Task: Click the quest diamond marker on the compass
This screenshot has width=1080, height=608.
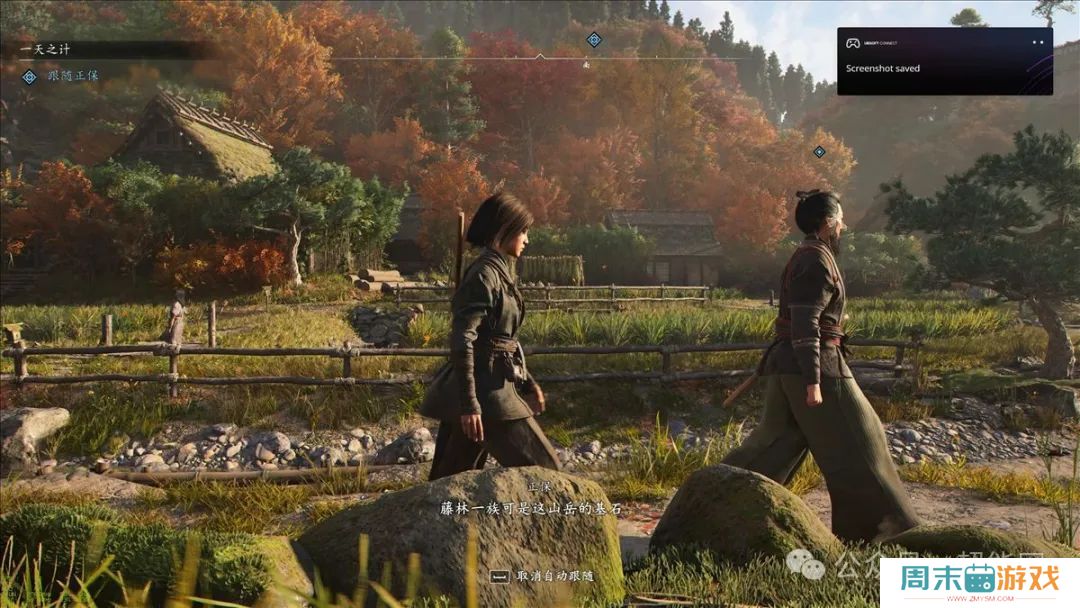Action: point(594,39)
